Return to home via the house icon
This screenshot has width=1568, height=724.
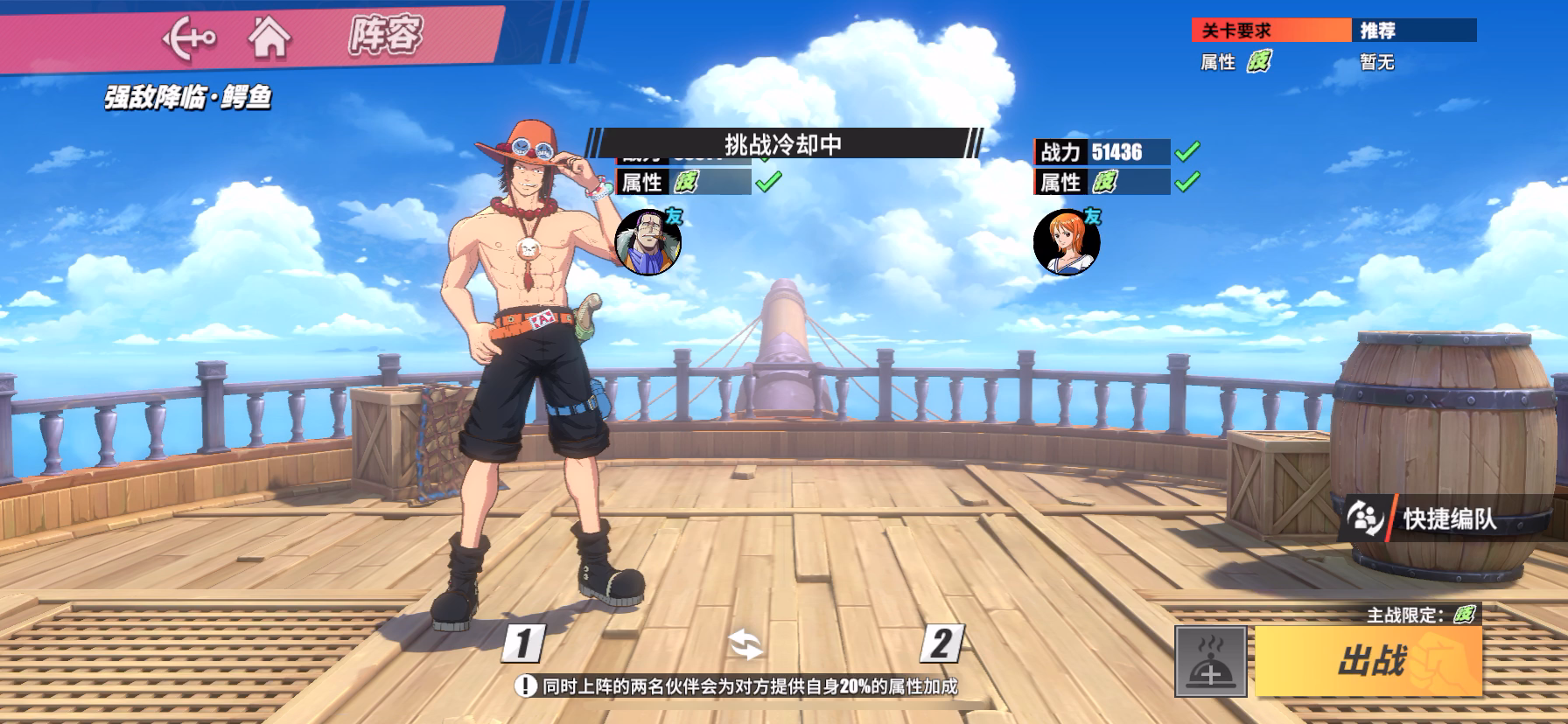point(269,38)
